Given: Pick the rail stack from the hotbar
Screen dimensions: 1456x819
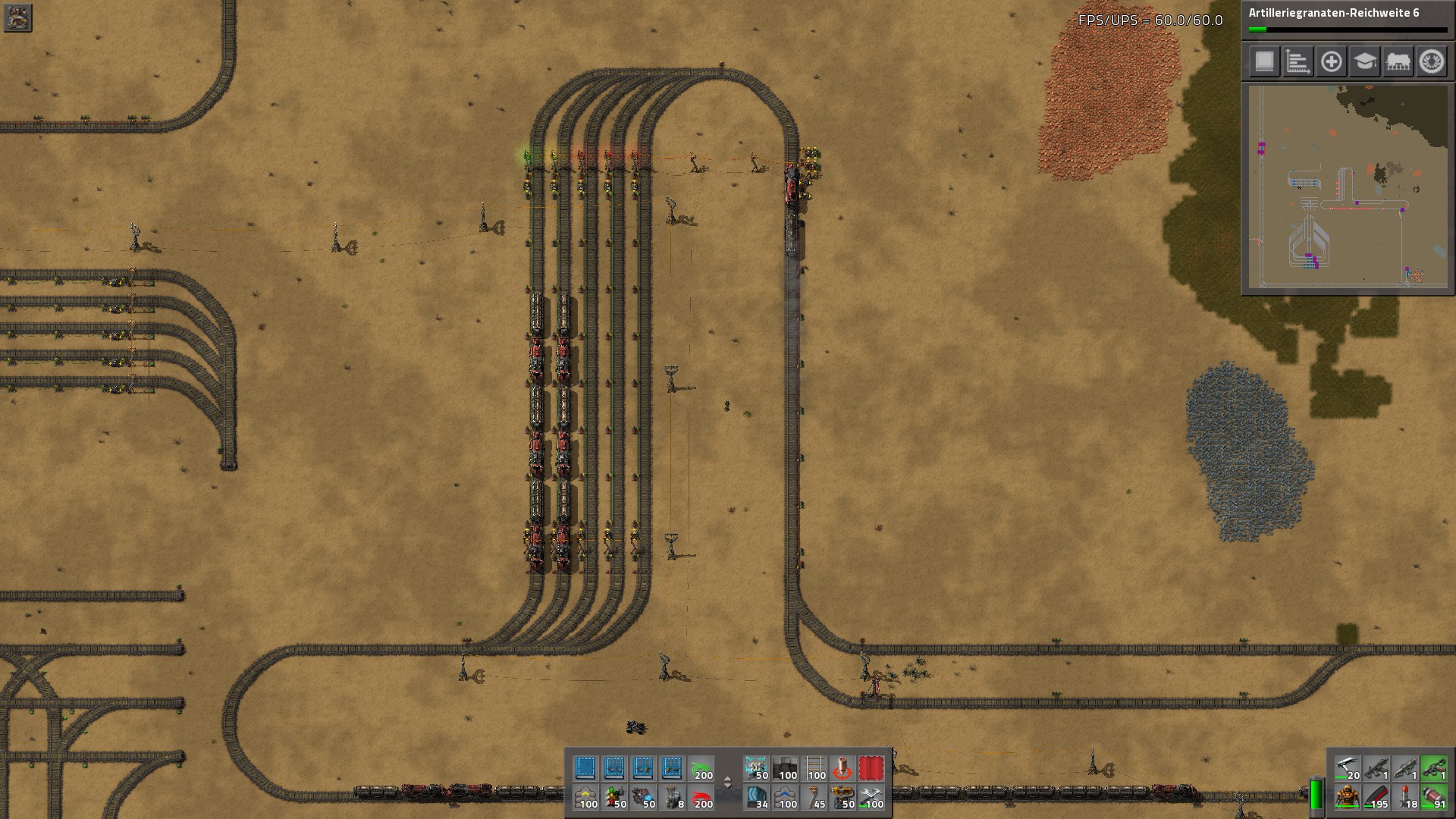Looking at the screenshot, I should [814, 768].
